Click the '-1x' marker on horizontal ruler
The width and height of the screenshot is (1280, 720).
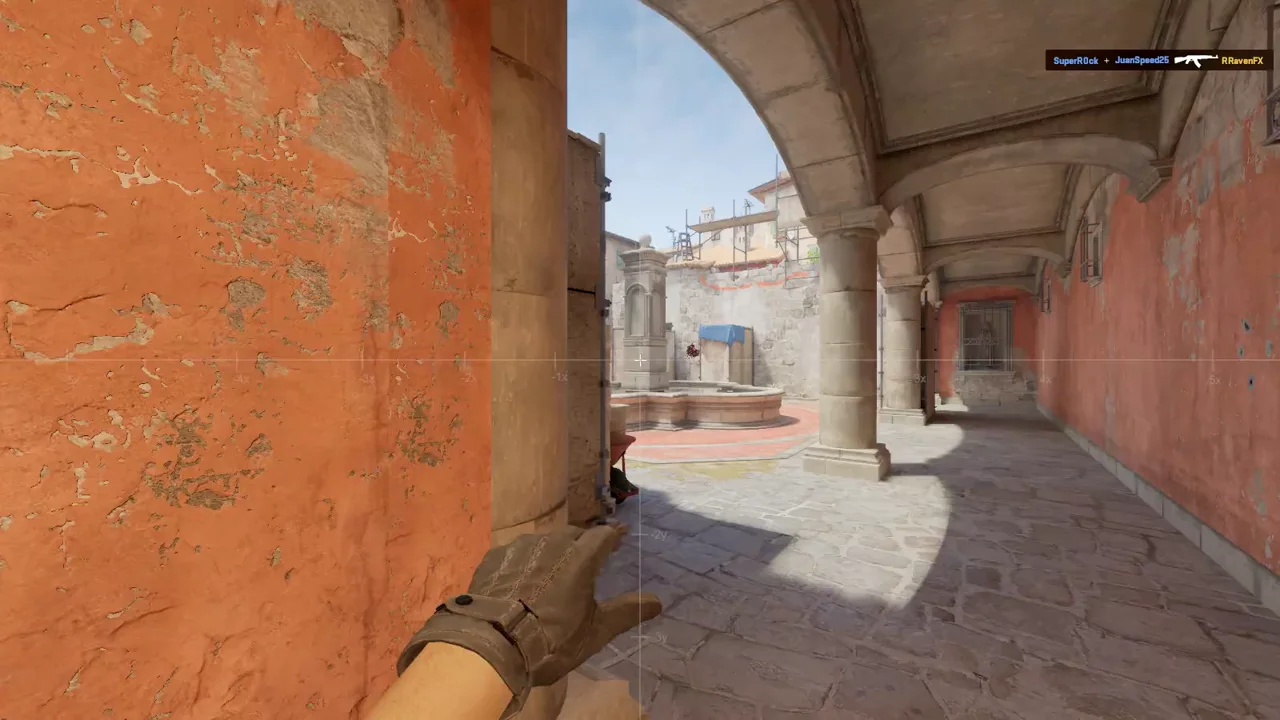coord(560,377)
